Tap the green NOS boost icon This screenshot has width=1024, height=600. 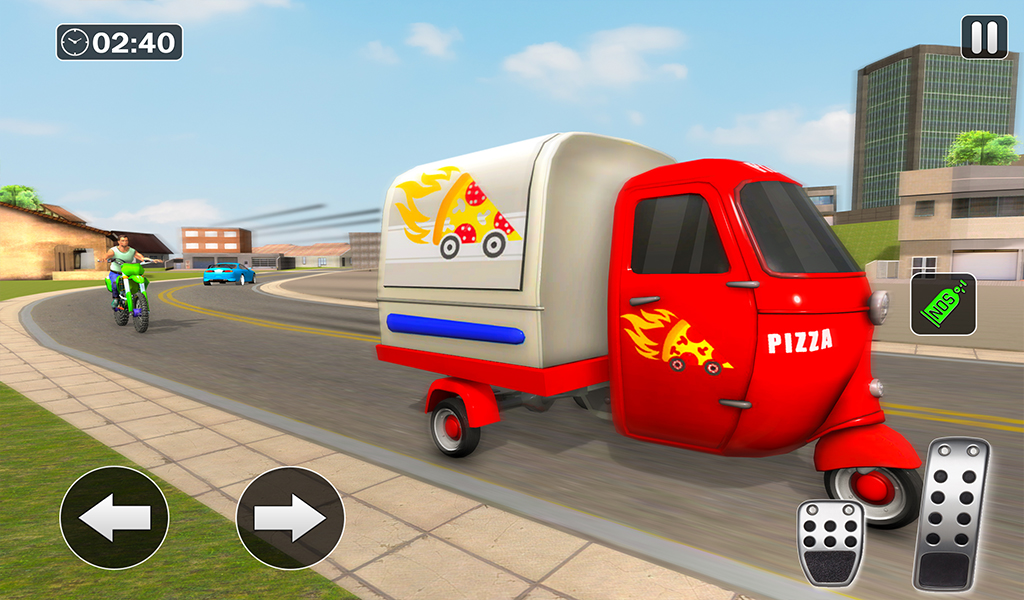point(943,304)
